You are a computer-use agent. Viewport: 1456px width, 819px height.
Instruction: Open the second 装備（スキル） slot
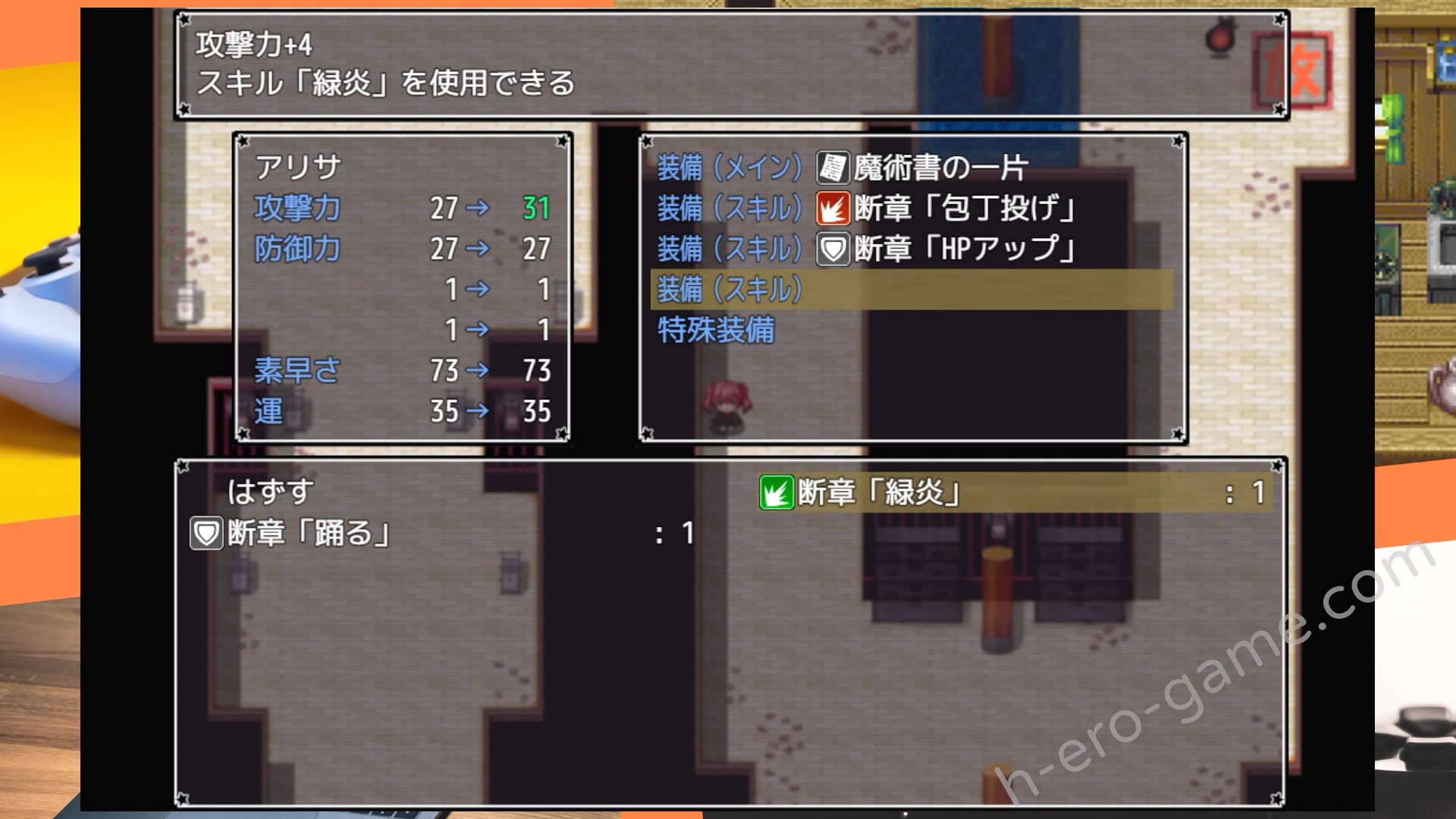[x=730, y=250]
